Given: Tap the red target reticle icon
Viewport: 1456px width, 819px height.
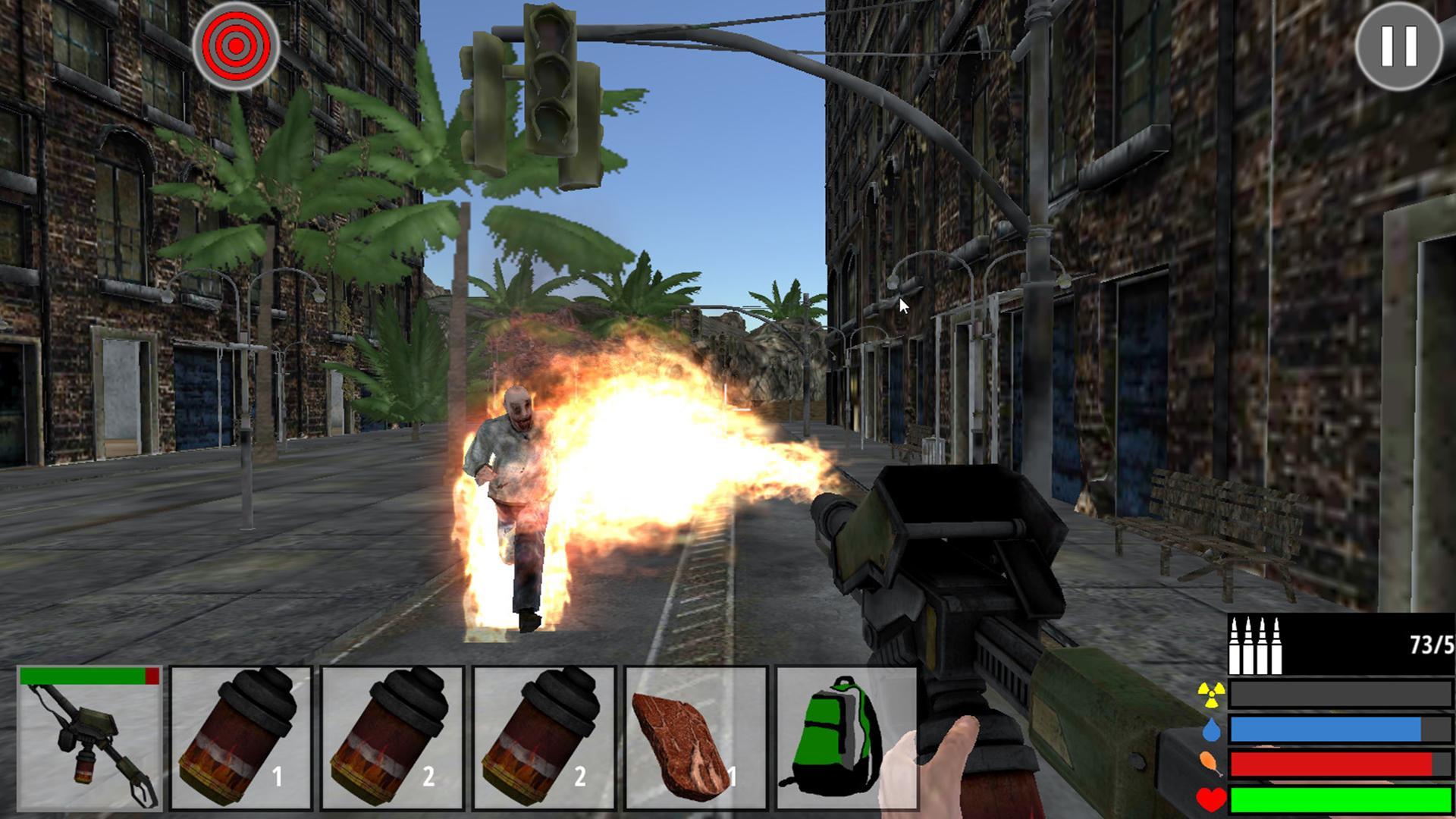Looking at the screenshot, I should [235, 47].
